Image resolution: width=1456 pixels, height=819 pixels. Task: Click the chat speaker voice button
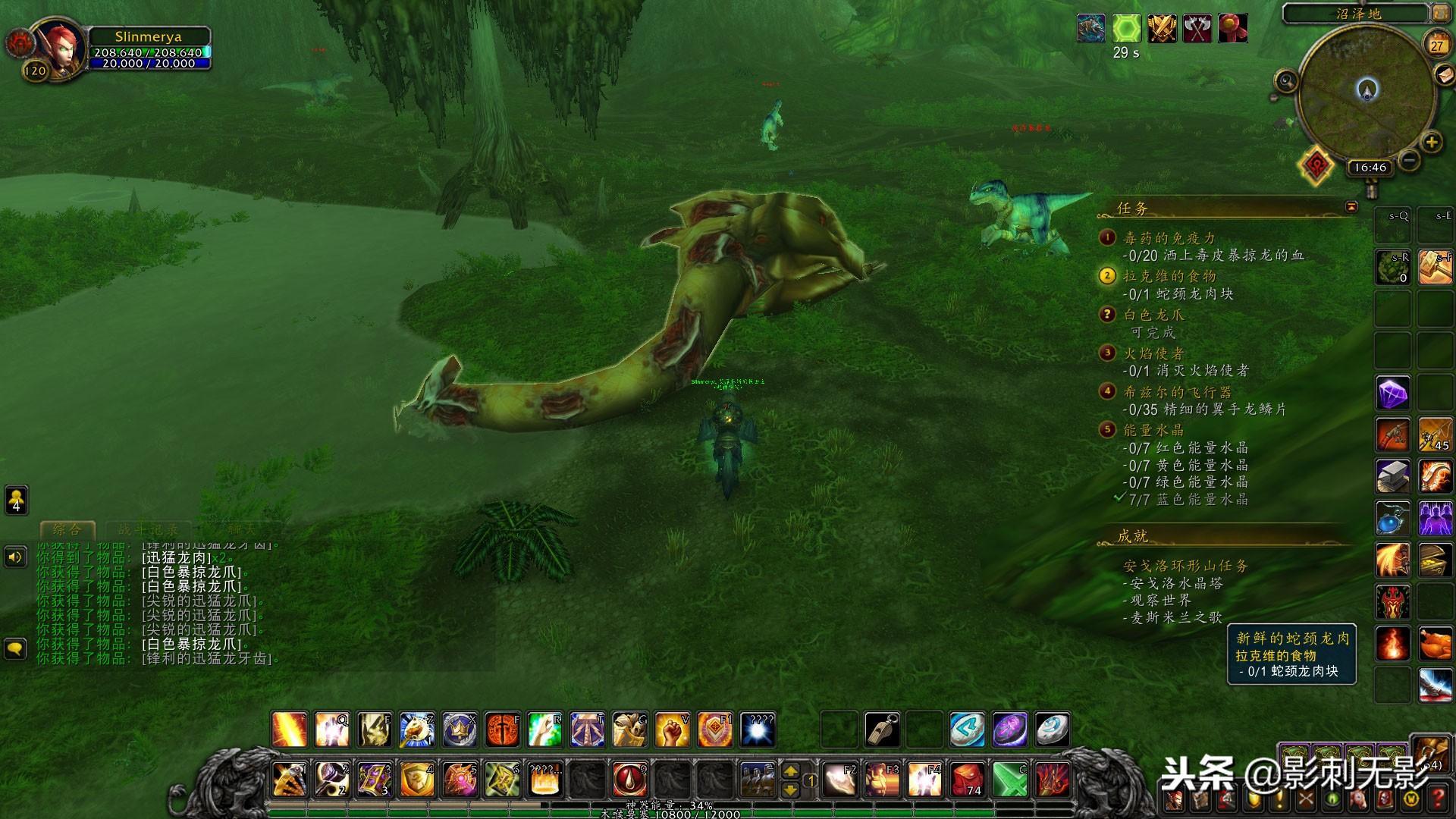click(16, 558)
